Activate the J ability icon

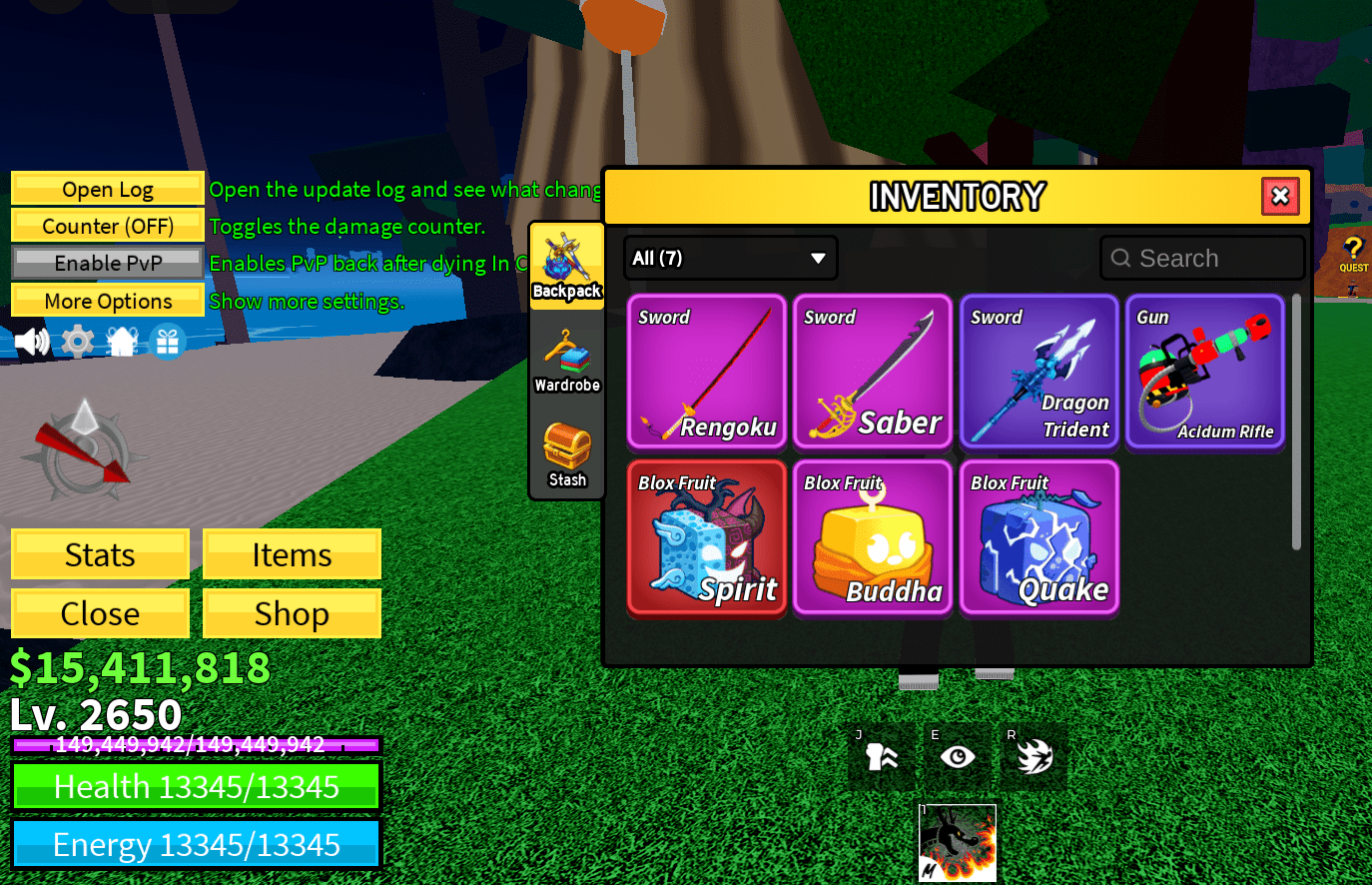pyautogui.click(x=882, y=756)
